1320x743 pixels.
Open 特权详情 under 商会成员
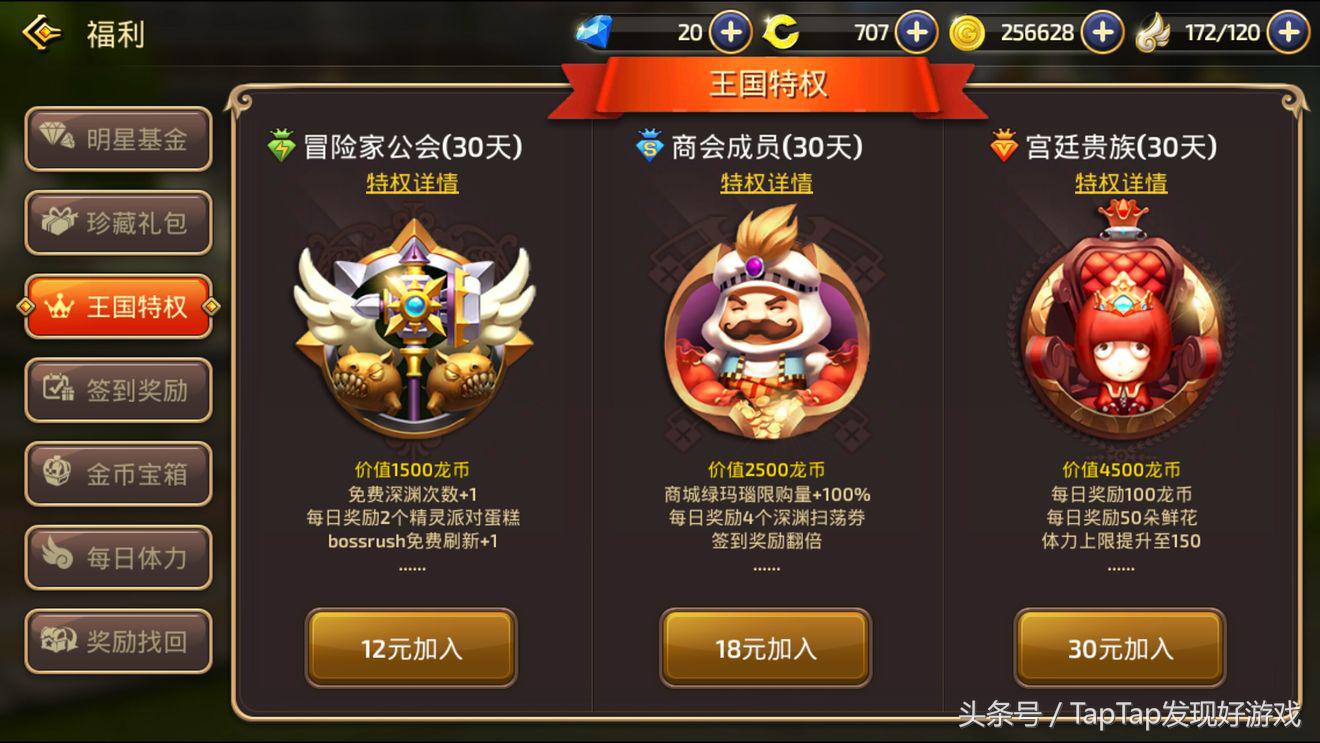point(764,184)
